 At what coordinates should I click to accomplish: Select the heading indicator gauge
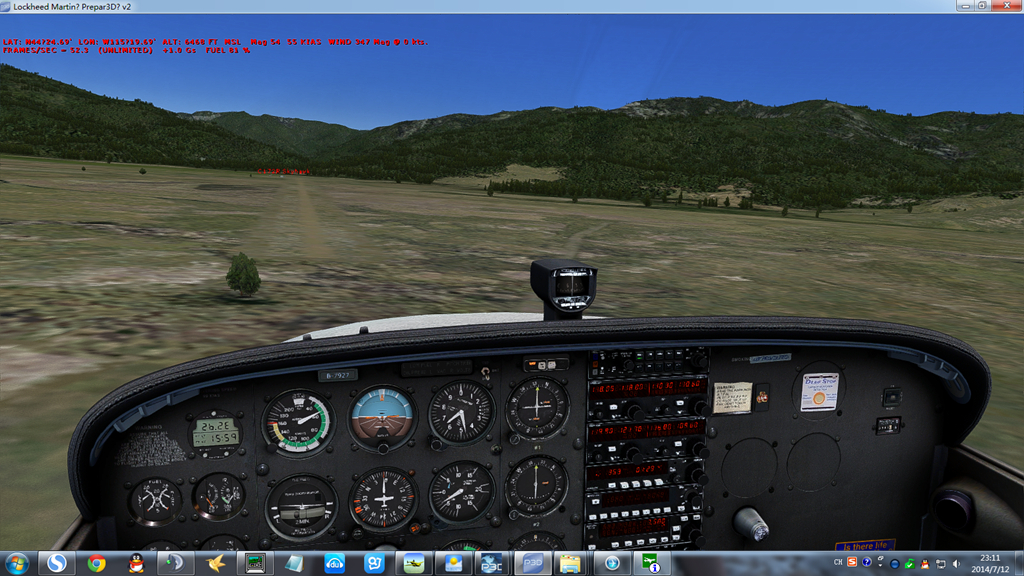click(383, 499)
